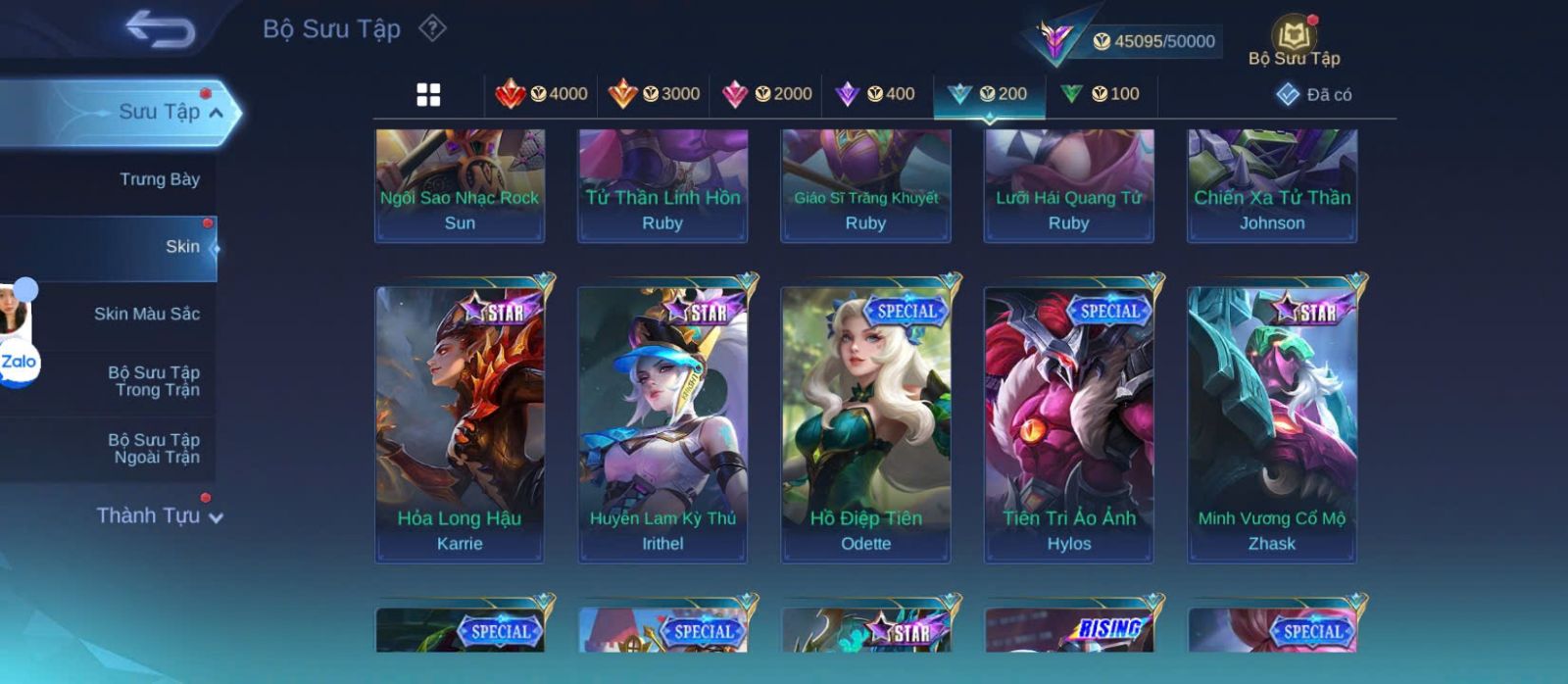This screenshot has height=684, width=1568.
Task: Toggle the Đã có owned filter
Action: tap(1314, 95)
